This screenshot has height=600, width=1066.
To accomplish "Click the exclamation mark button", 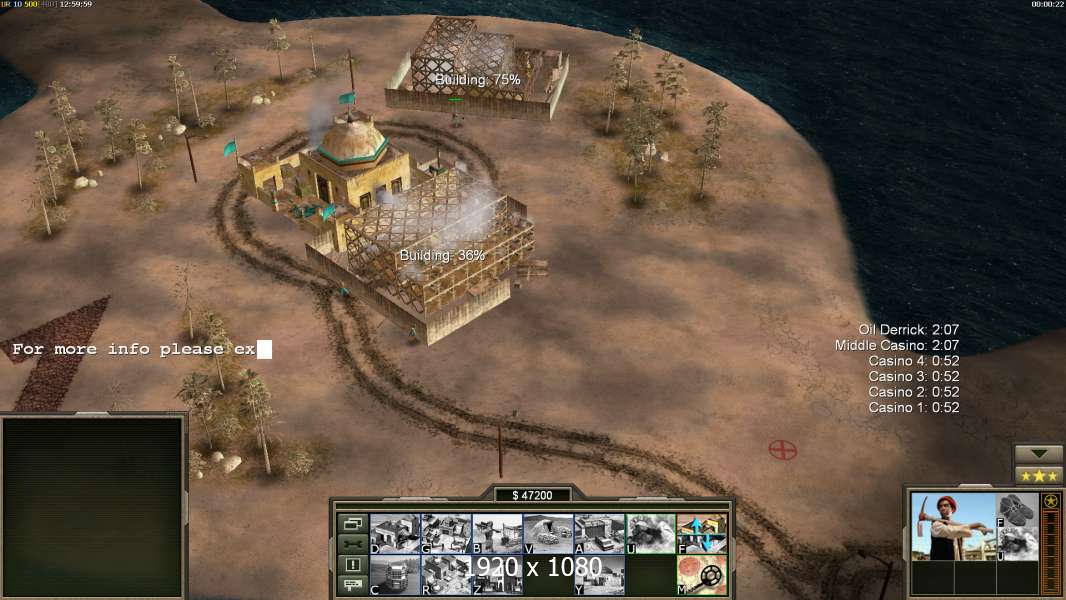I will pyautogui.click(x=352, y=565).
